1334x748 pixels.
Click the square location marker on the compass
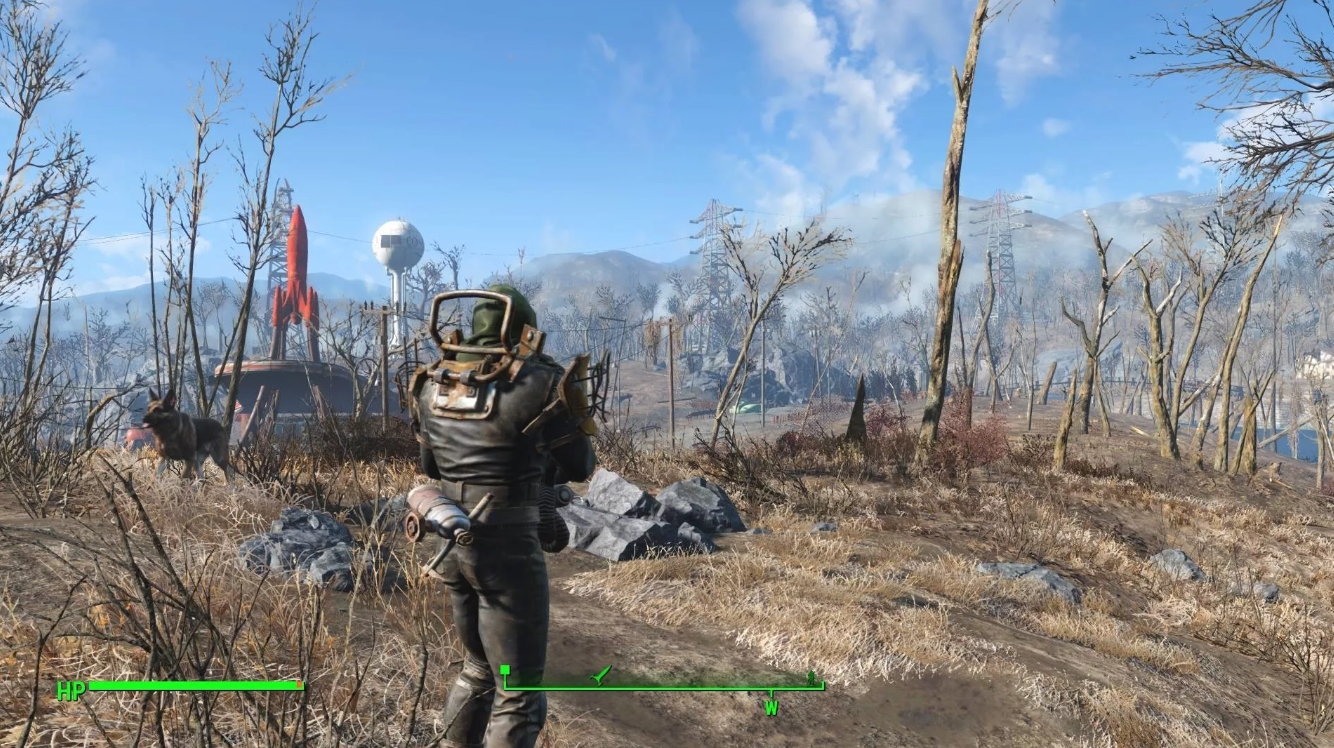[505, 671]
